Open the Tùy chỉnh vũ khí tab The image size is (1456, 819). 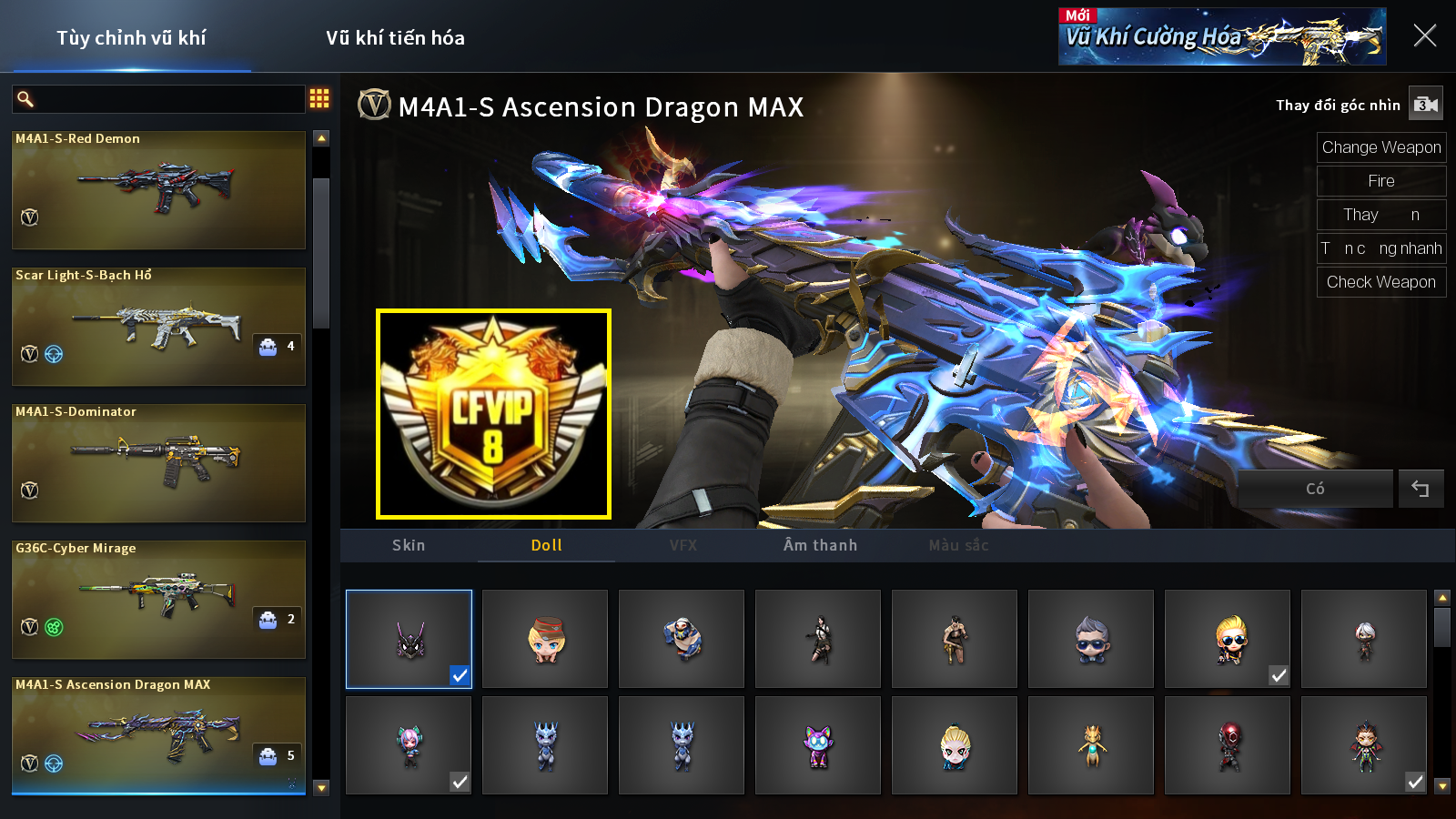pos(131,38)
